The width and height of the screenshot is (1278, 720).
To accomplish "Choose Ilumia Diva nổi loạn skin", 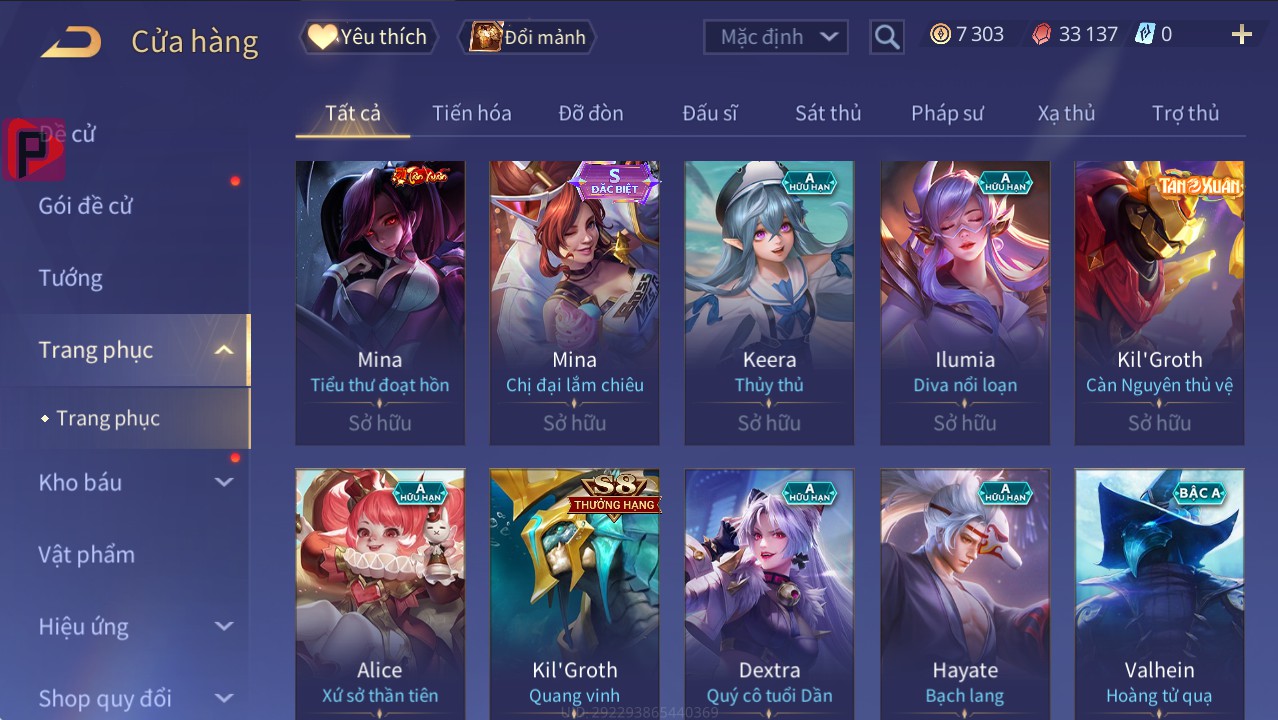I will click(964, 302).
